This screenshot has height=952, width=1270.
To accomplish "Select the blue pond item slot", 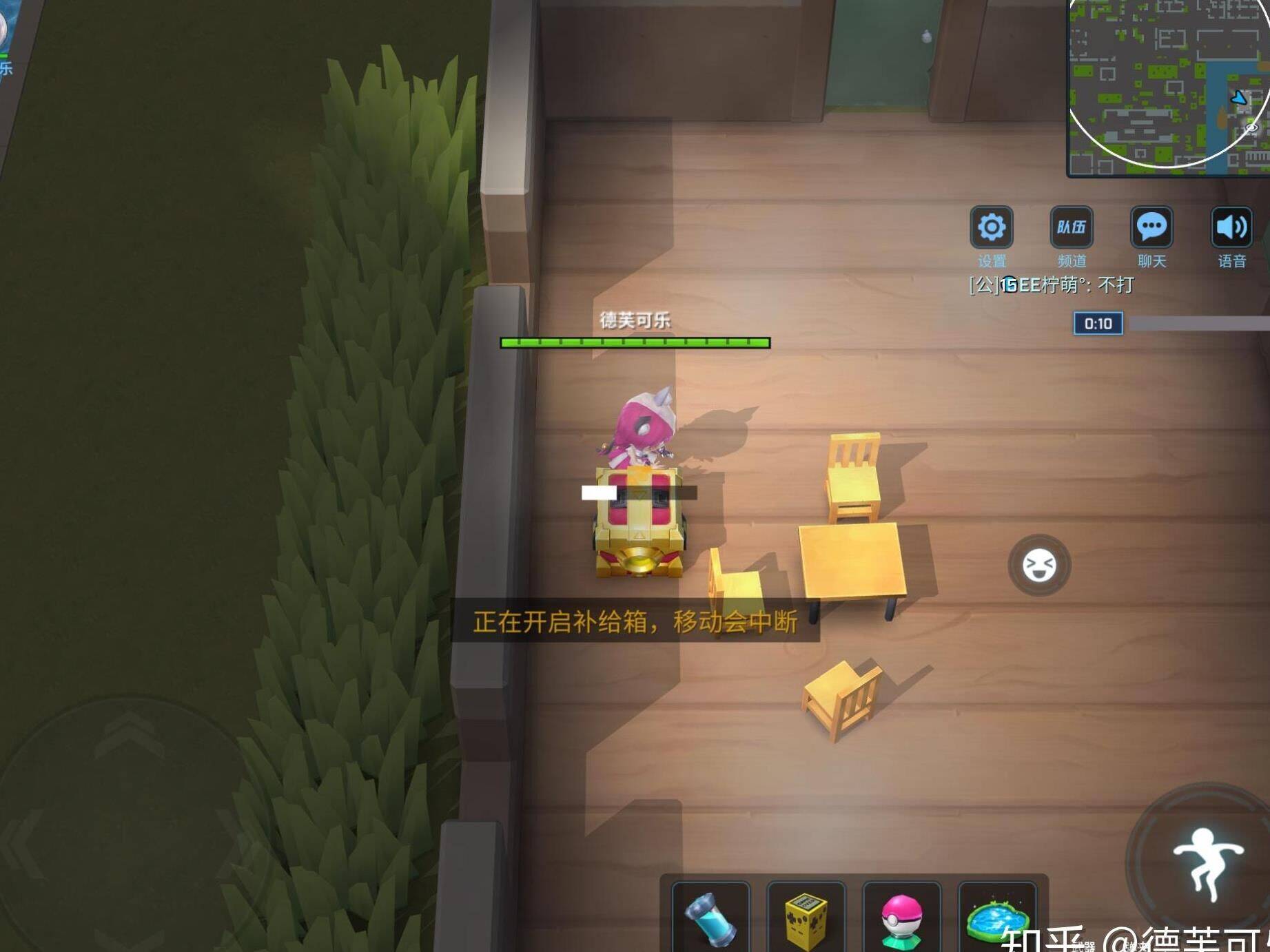I will point(996,918).
